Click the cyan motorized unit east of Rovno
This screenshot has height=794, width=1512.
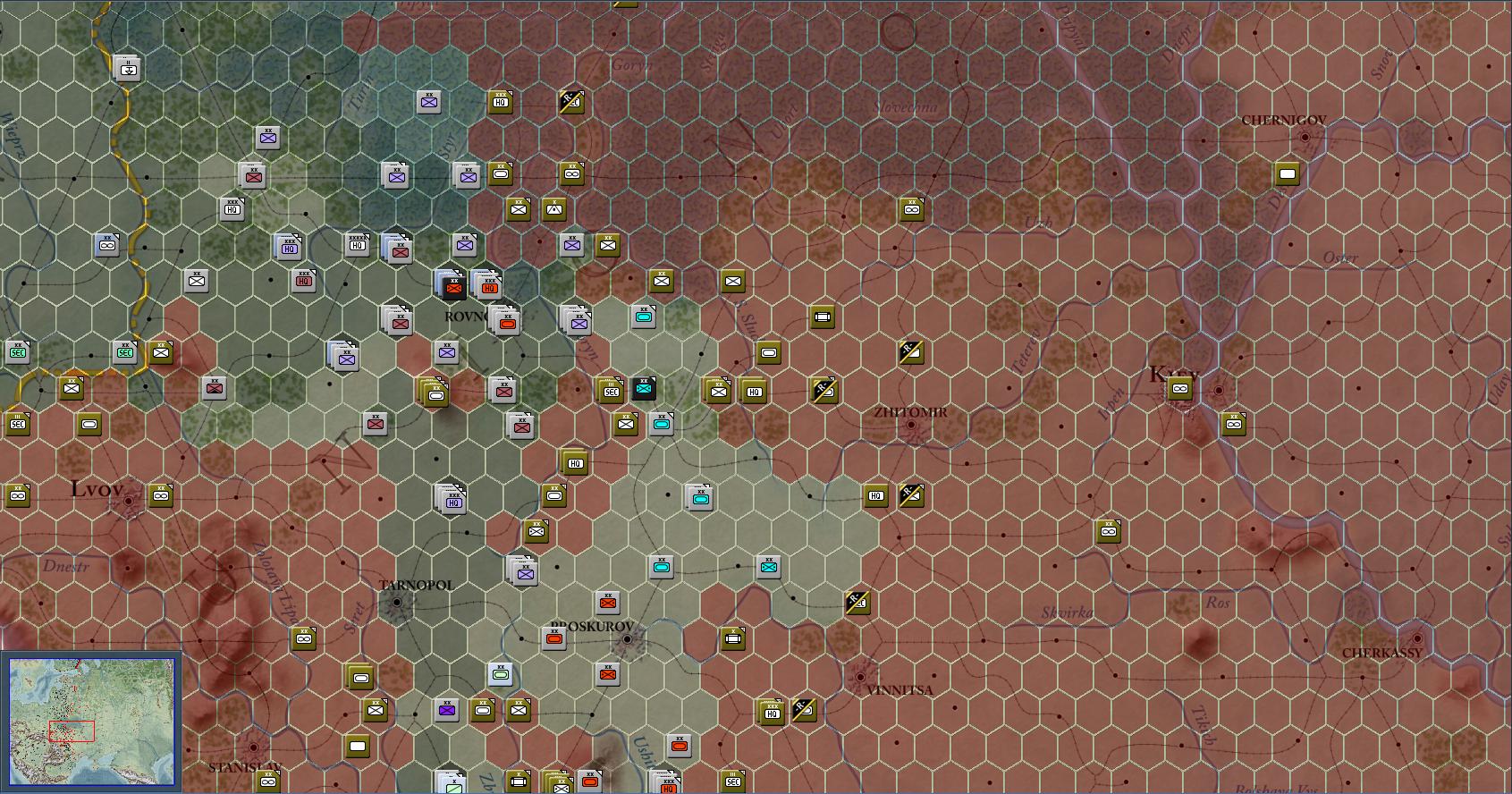(646, 315)
